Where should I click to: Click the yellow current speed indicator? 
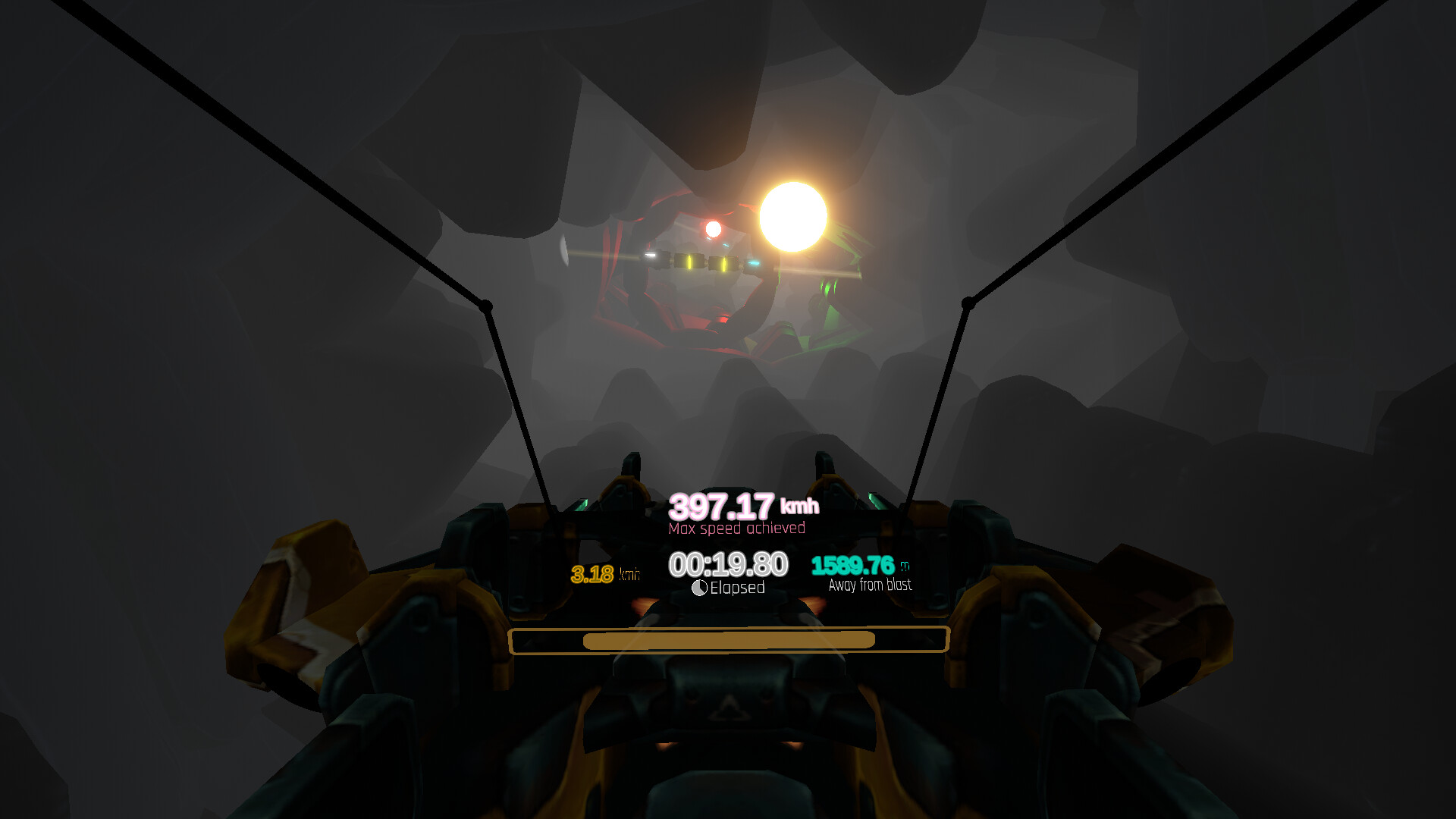click(594, 573)
